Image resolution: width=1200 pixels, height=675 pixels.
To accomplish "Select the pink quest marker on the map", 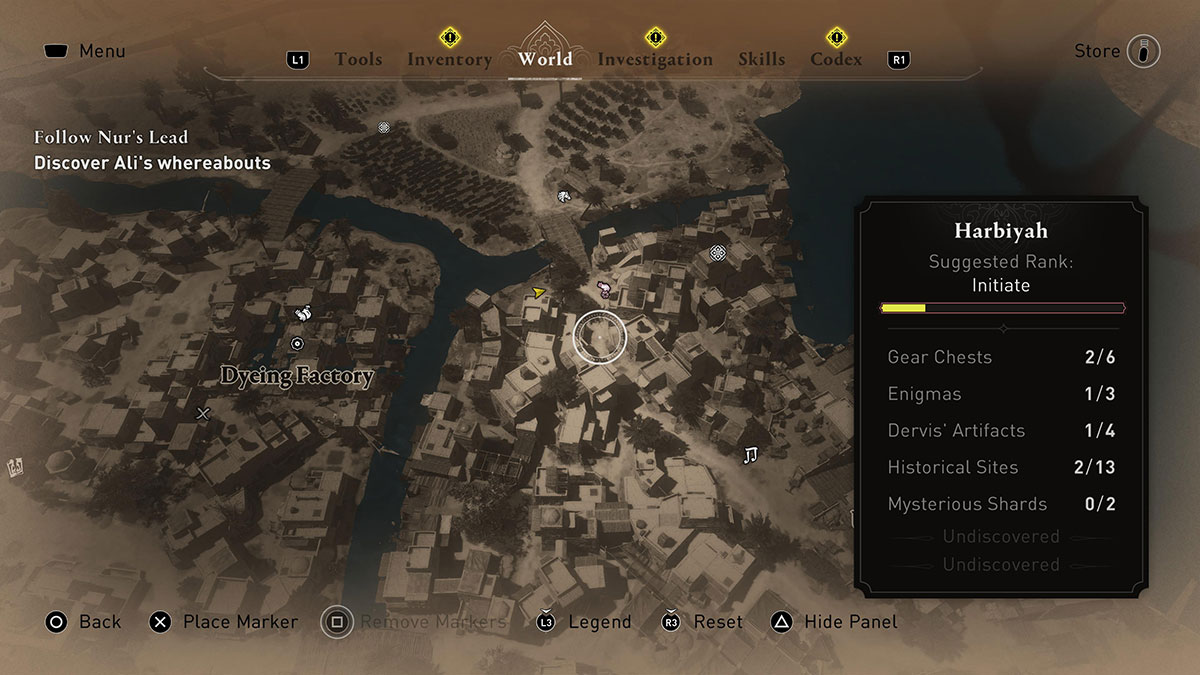I will [x=604, y=290].
